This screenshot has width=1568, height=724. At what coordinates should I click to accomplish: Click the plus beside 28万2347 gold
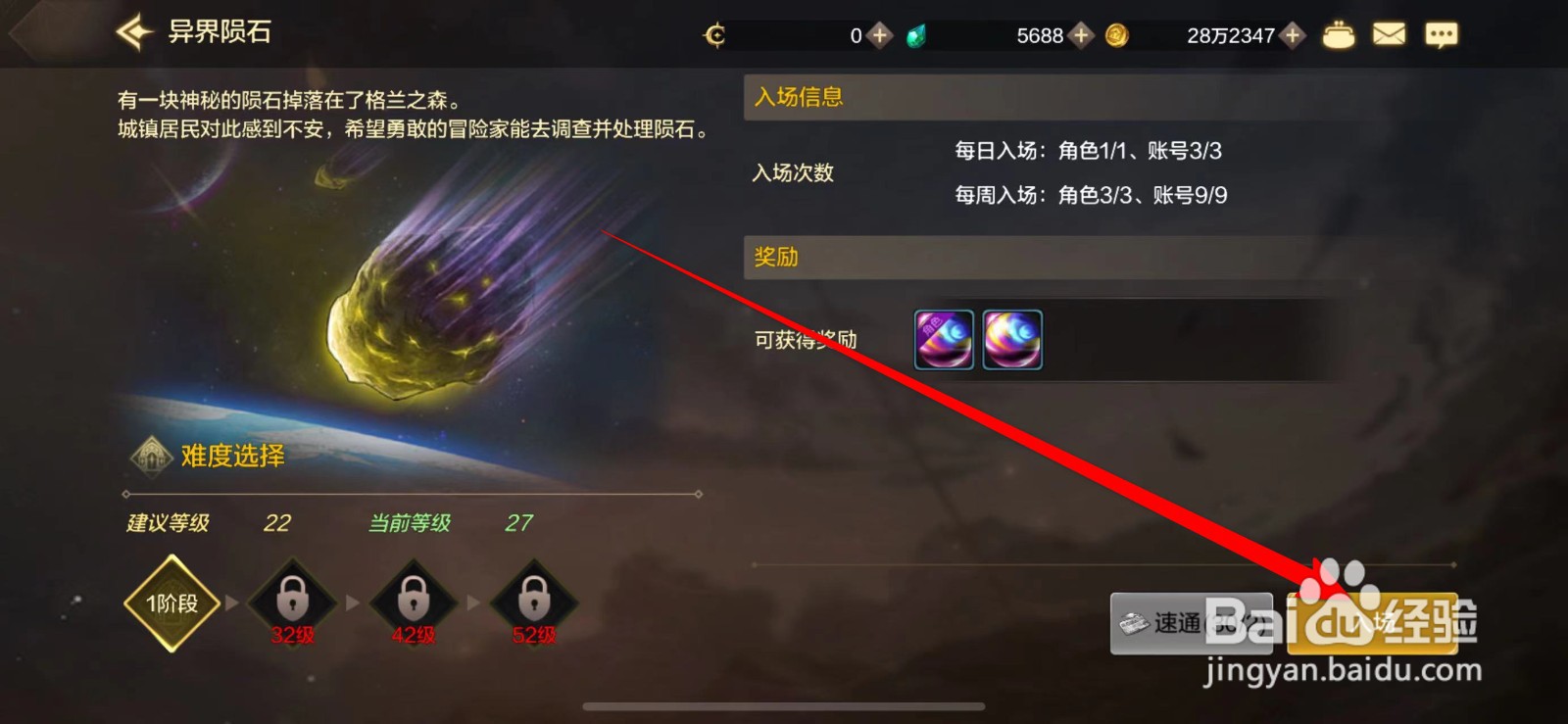point(1292,35)
